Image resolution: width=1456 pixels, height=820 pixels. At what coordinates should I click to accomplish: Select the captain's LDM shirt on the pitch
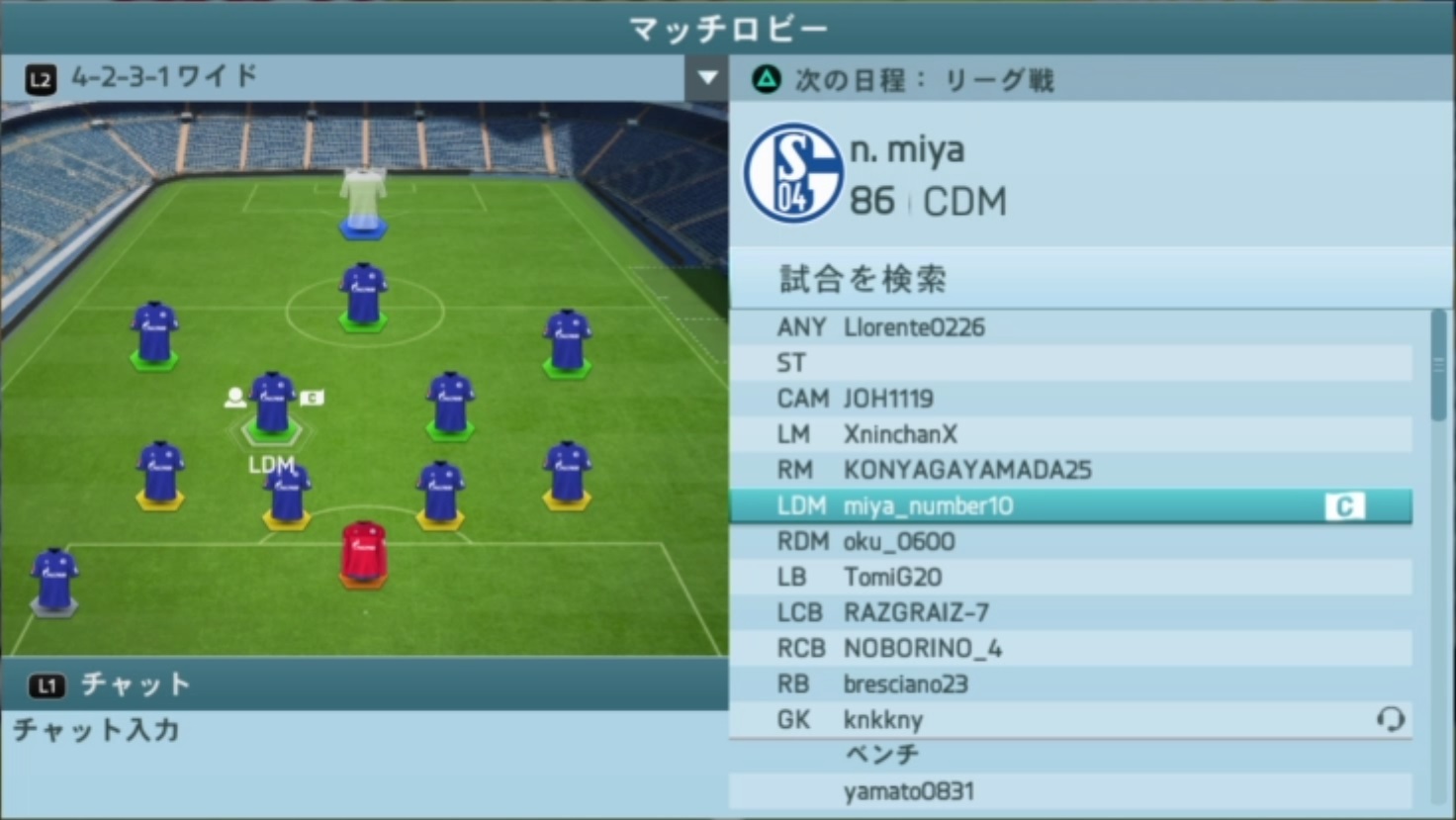272,403
